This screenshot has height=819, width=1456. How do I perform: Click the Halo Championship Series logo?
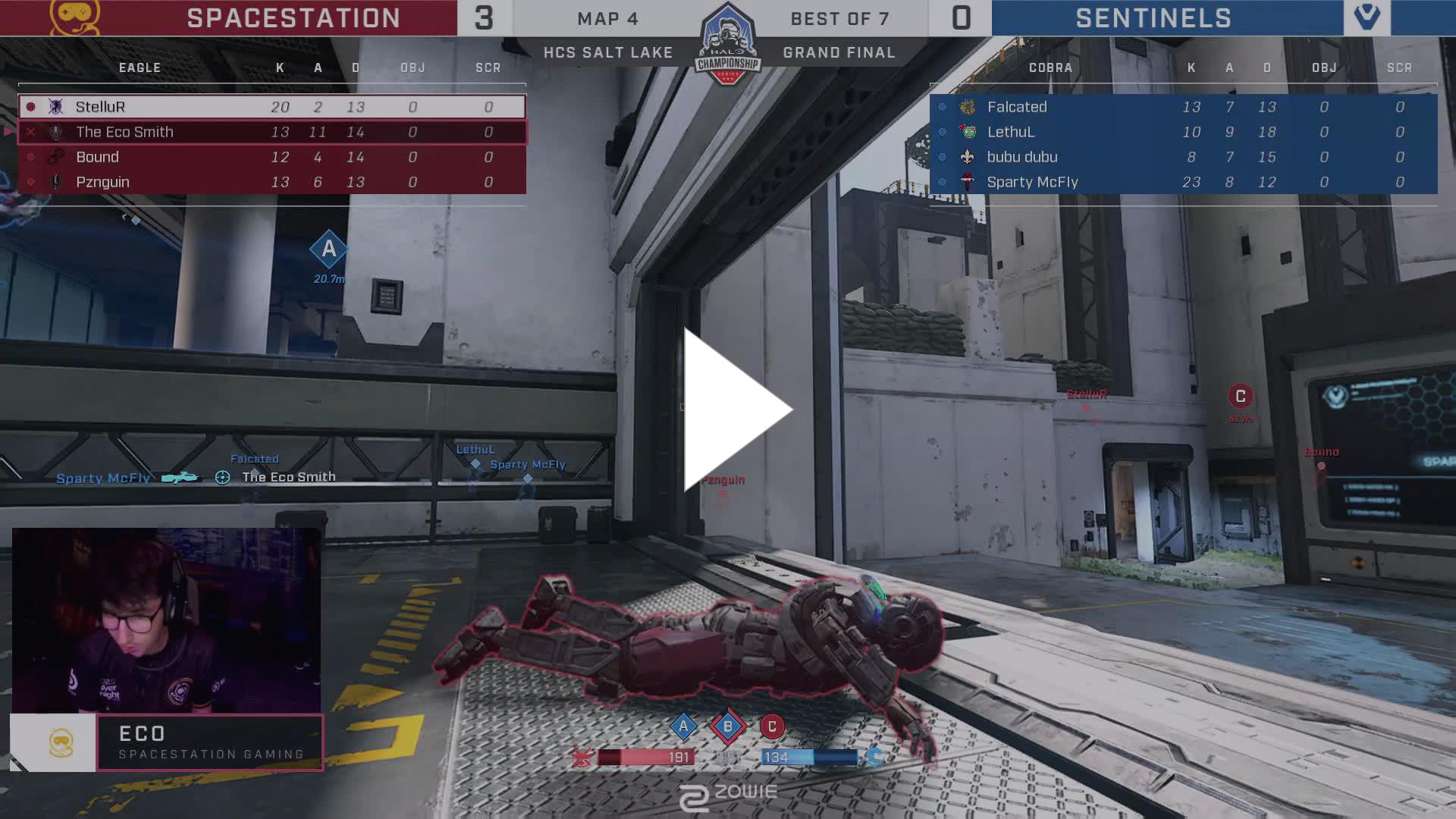(727, 44)
